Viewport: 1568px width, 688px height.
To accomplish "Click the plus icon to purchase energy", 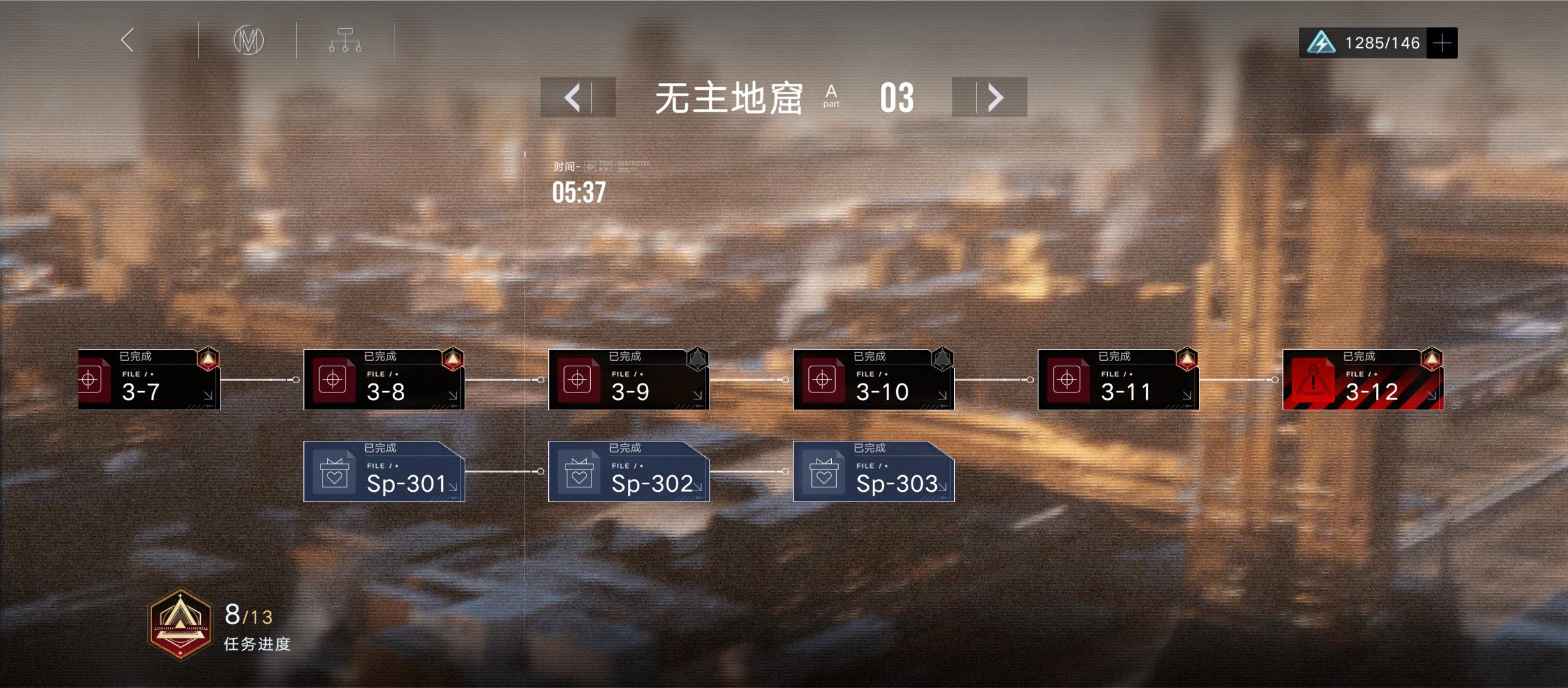I will tap(1442, 43).
